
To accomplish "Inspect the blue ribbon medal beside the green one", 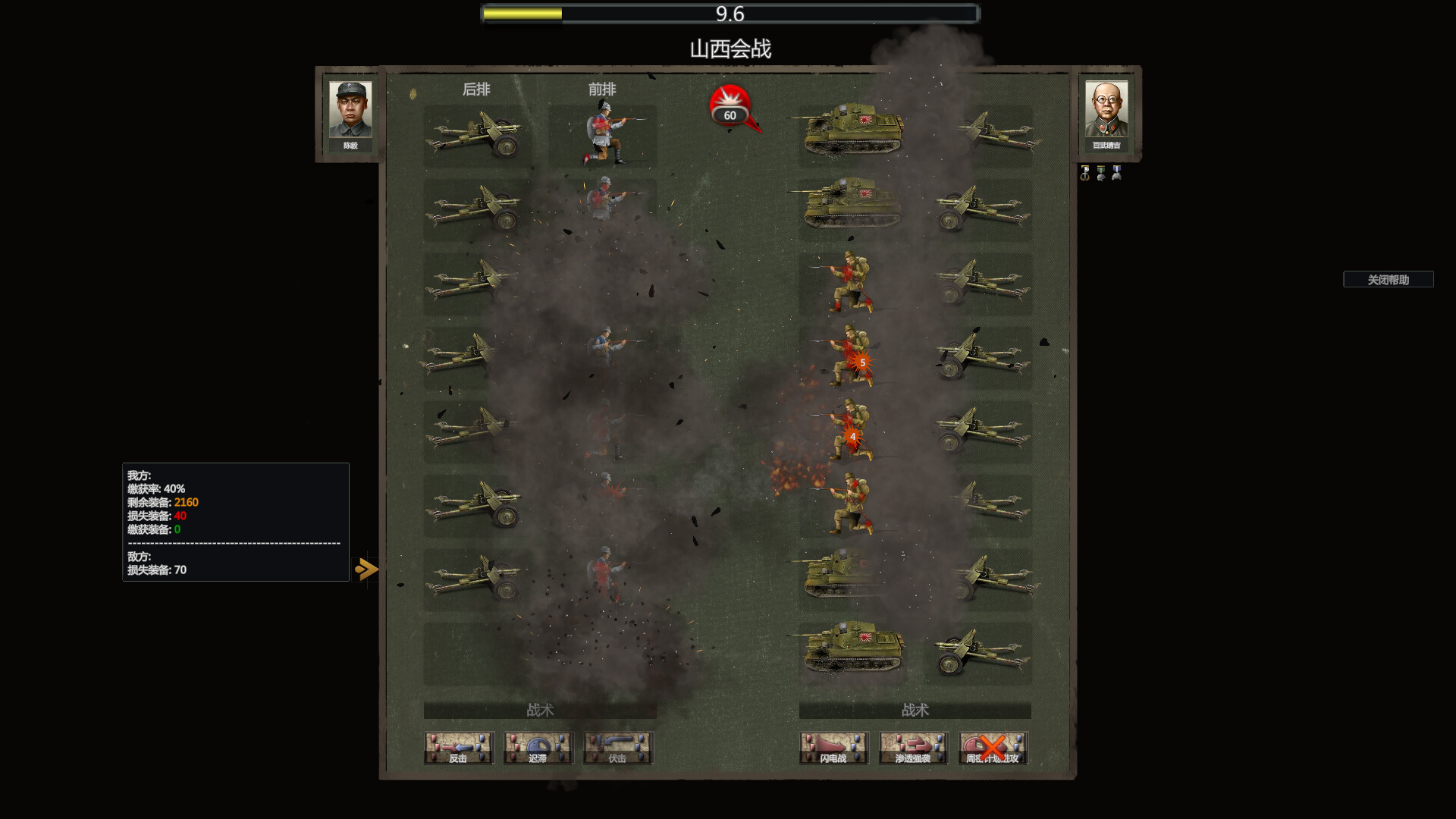I will tap(1117, 173).
